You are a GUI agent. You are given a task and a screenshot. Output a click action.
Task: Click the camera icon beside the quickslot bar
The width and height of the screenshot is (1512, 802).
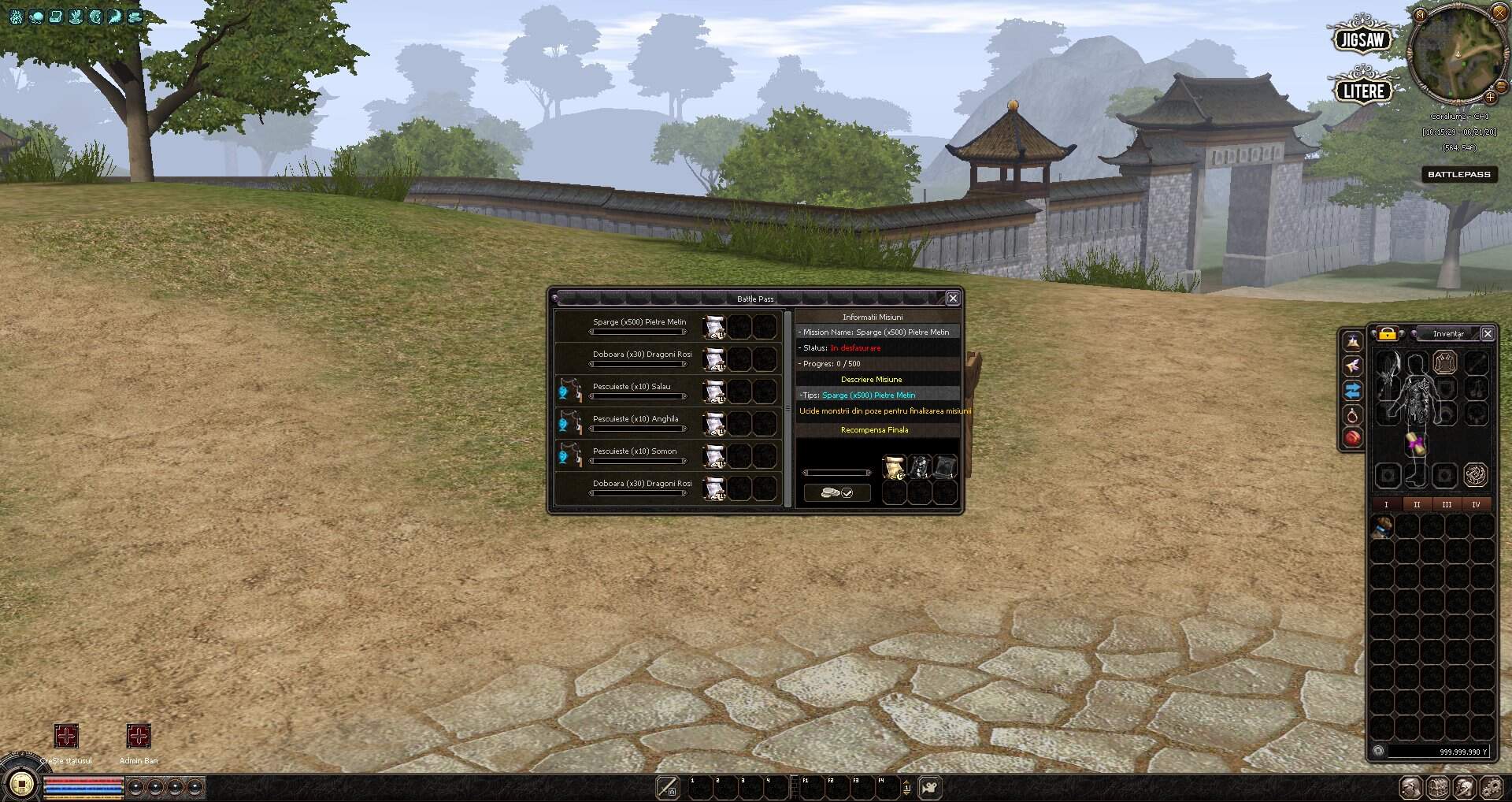pyautogui.click(x=929, y=786)
